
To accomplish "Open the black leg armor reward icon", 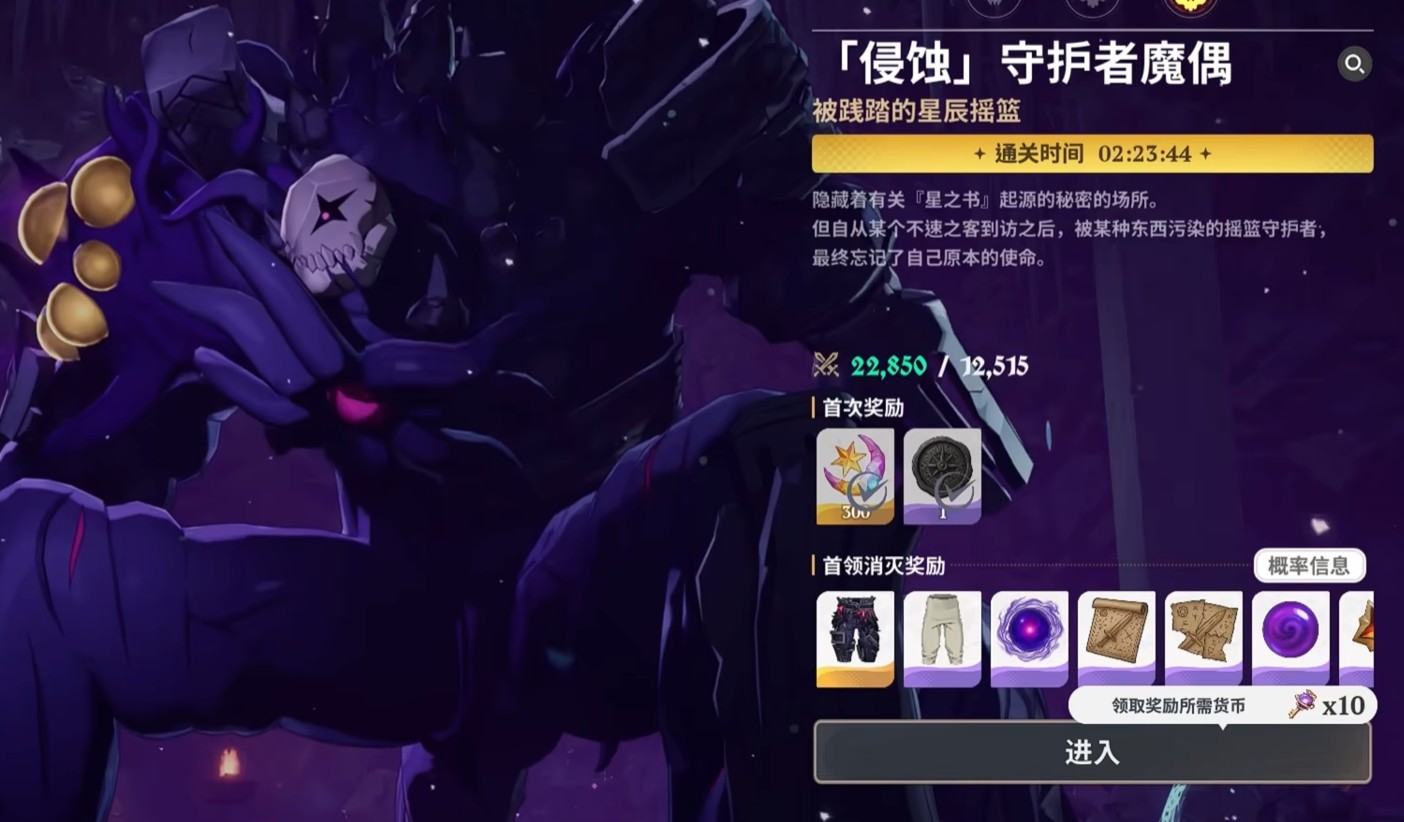I will tap(857, 637).
